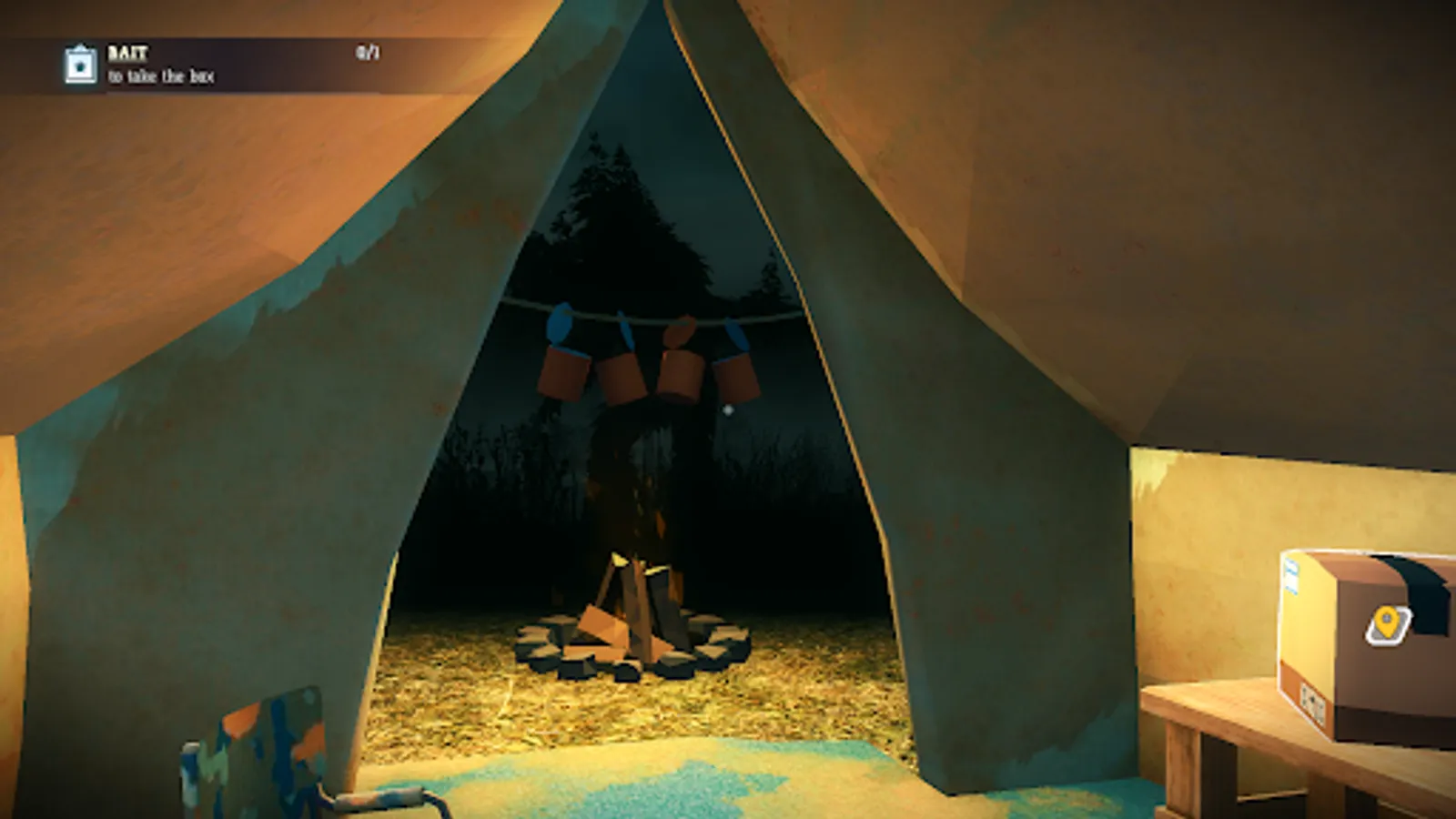1456x819 pixels.
Task: Click the shipping label on the cardboard box
Action: point(1291,576)
